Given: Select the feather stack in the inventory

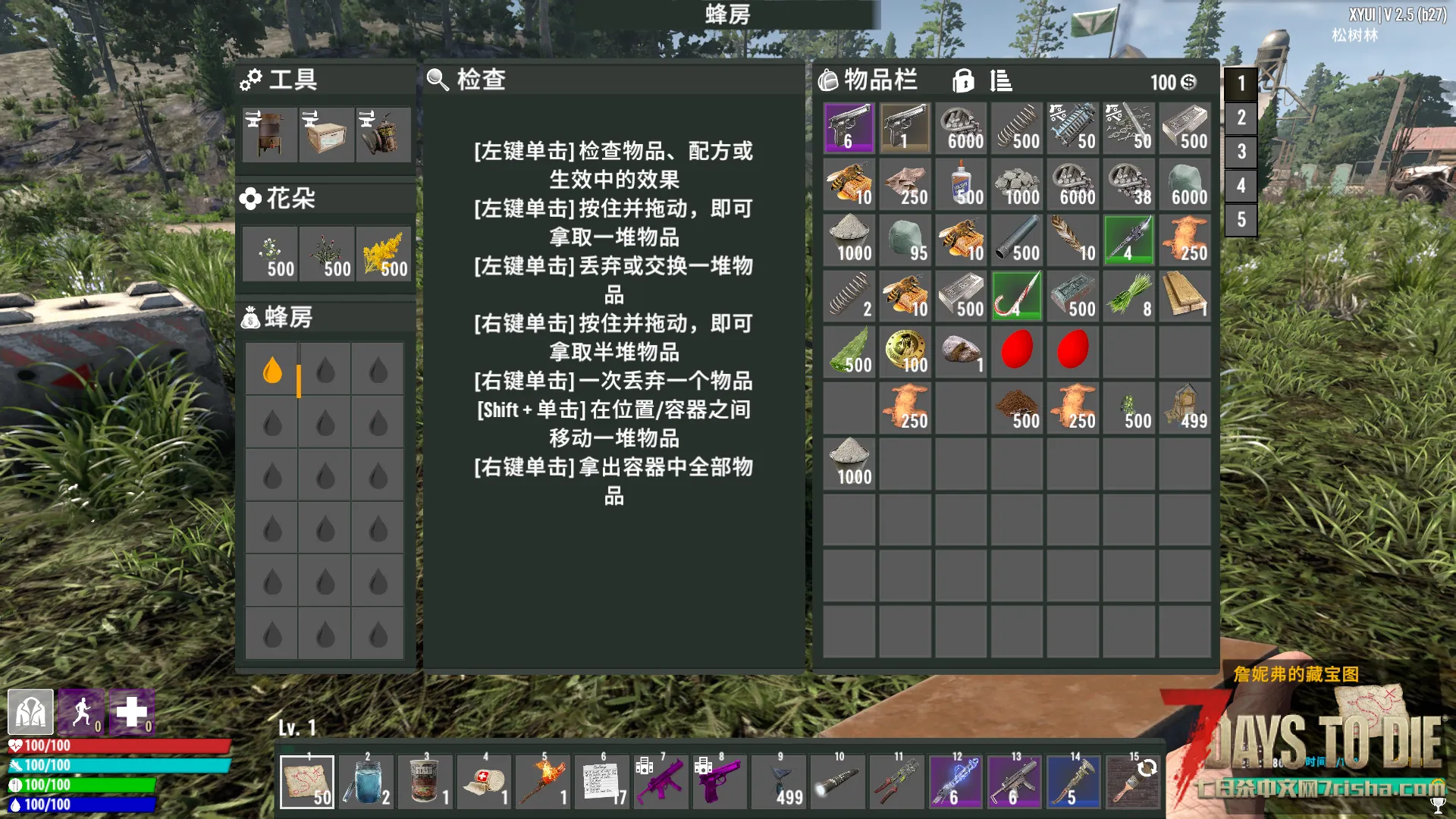Looking at the screenshot, I should click(1072, 240).
